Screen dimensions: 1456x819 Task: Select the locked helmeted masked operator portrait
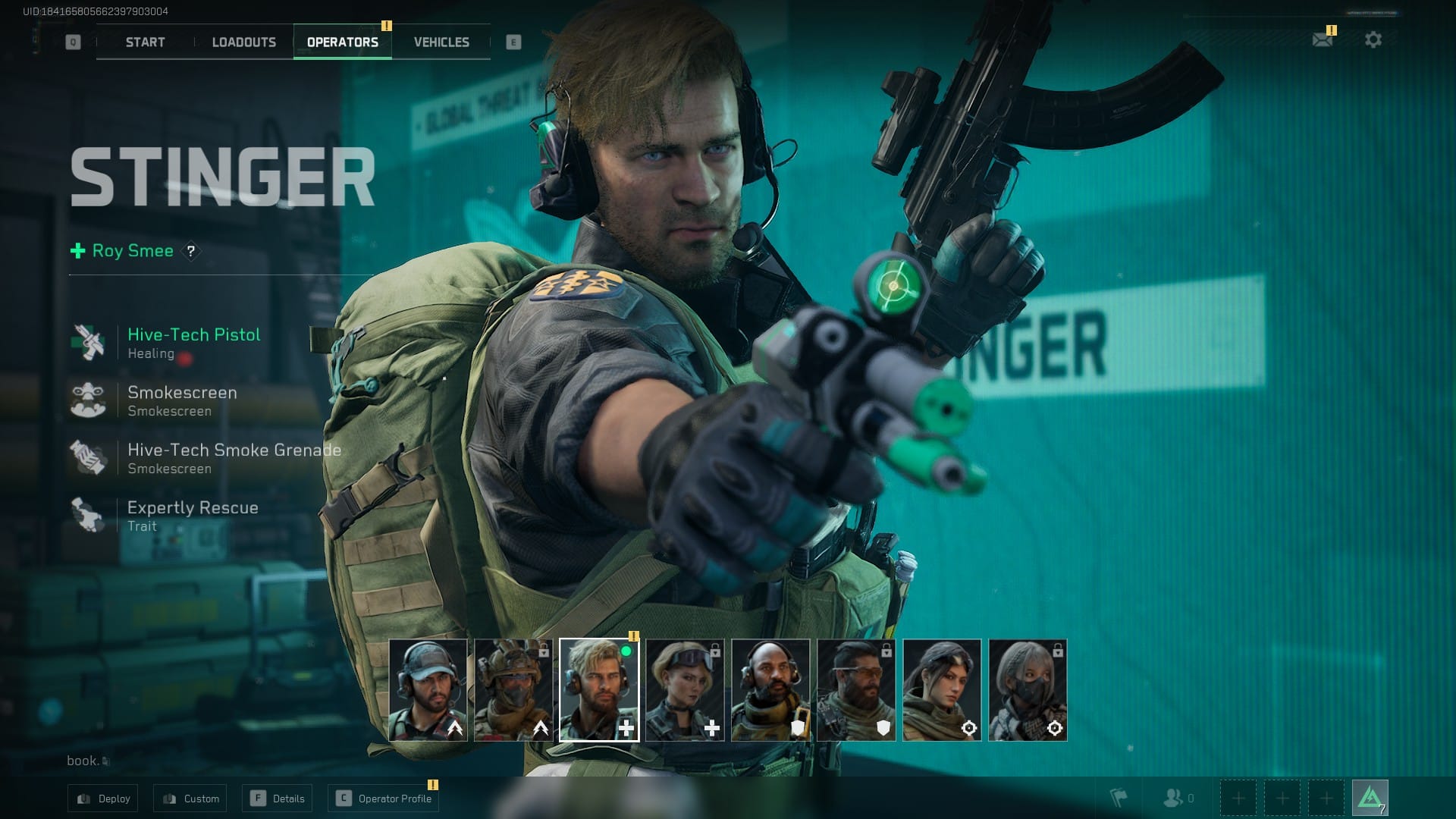click(513, 690)
